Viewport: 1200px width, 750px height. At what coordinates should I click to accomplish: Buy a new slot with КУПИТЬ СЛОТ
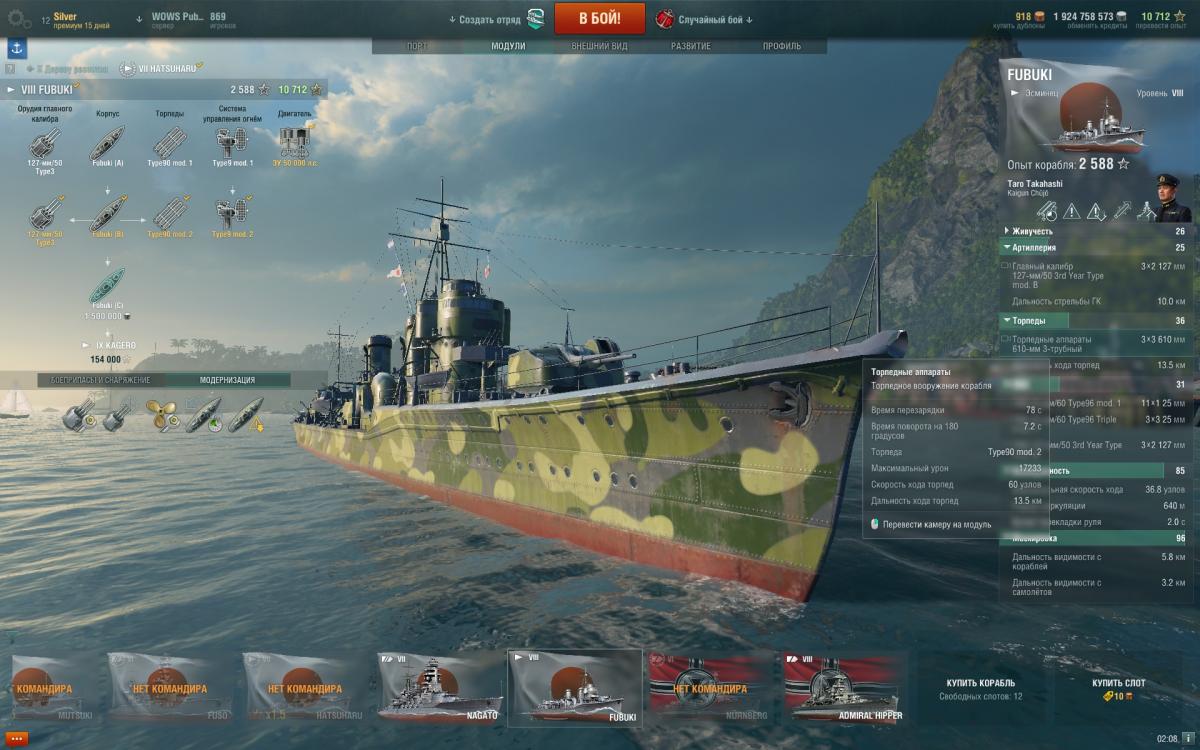click(1119, 688)
